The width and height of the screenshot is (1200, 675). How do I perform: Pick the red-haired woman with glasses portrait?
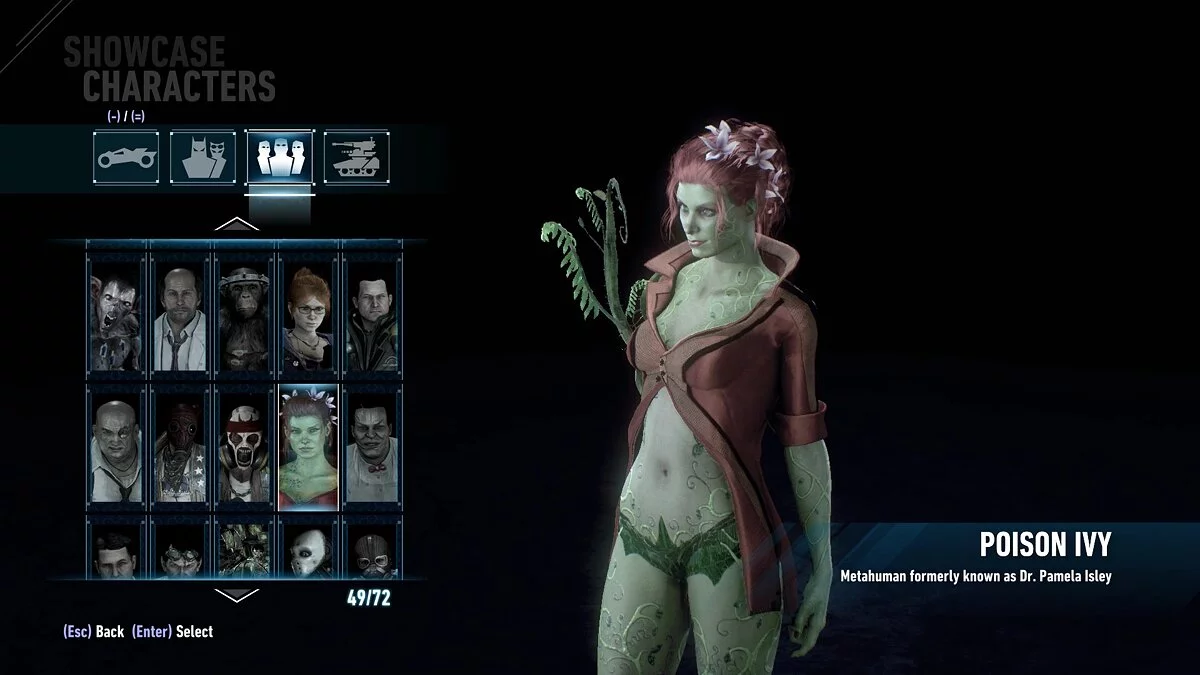tap(308, 311)
